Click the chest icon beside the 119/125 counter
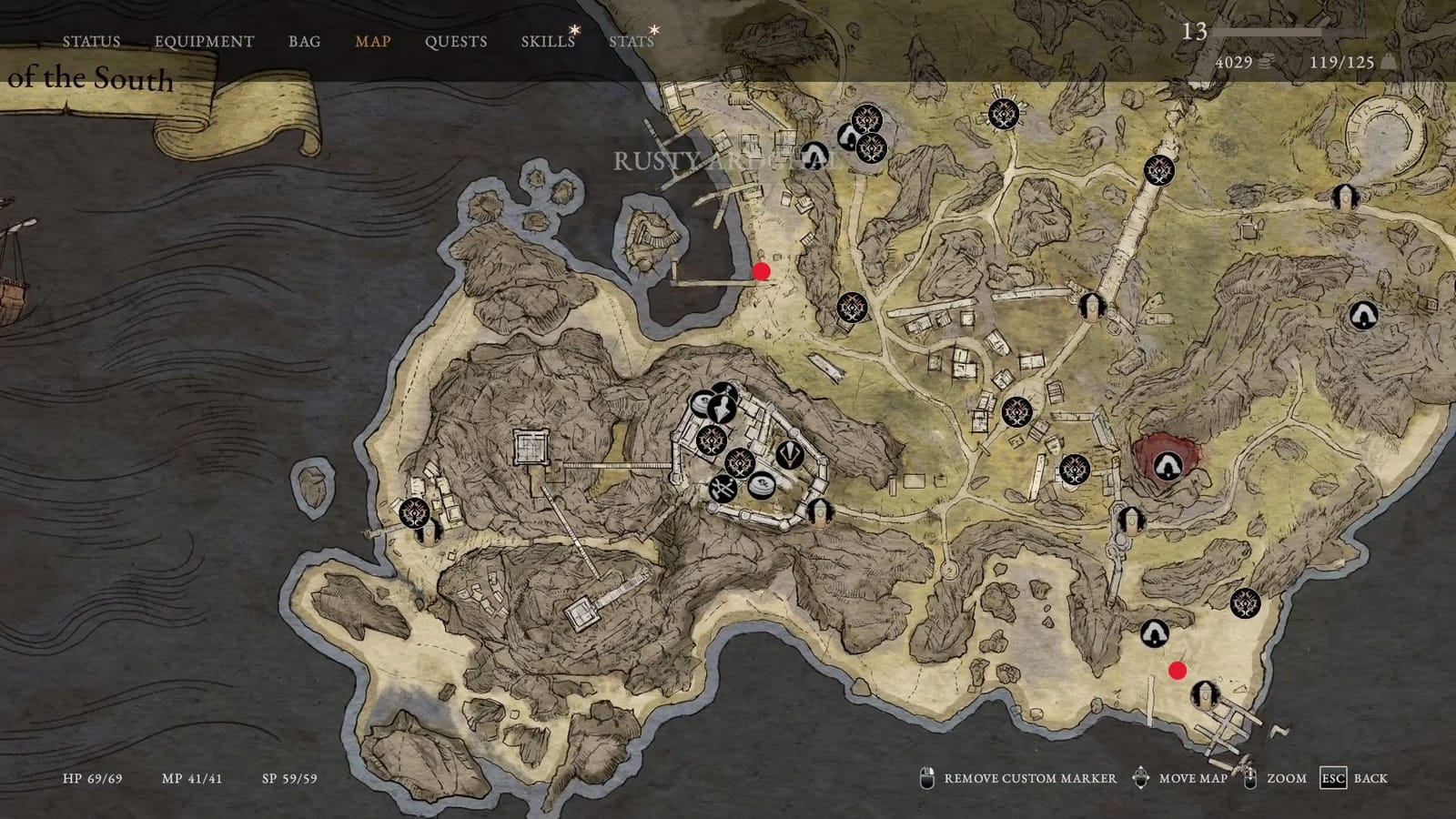 [x=1387, y=61]
